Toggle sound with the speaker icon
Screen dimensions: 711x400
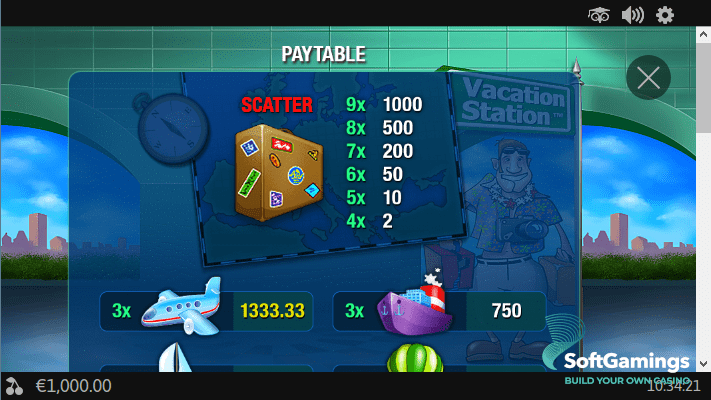[633, 14]
